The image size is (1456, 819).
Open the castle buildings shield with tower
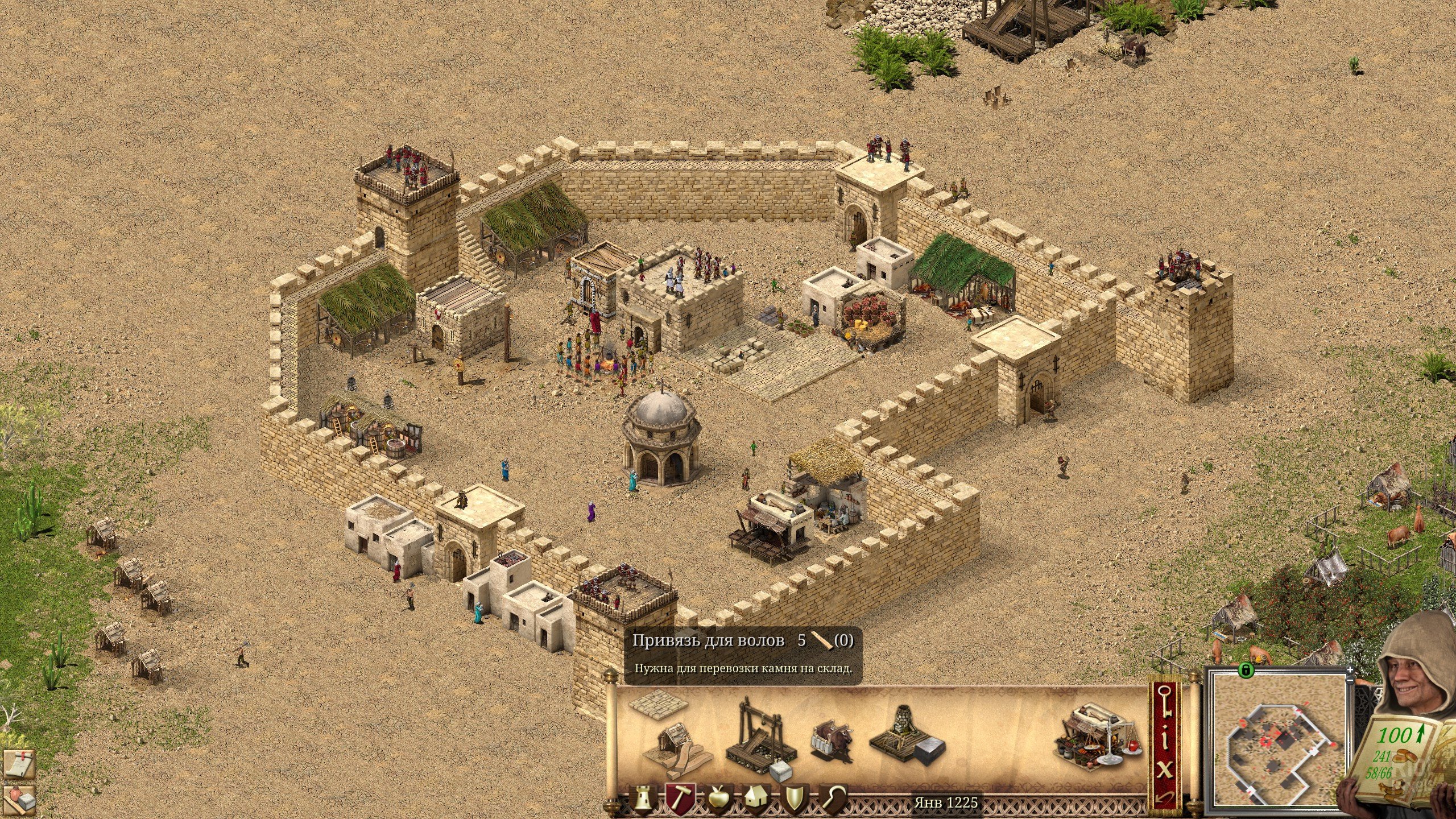click(x=642, y=797)
